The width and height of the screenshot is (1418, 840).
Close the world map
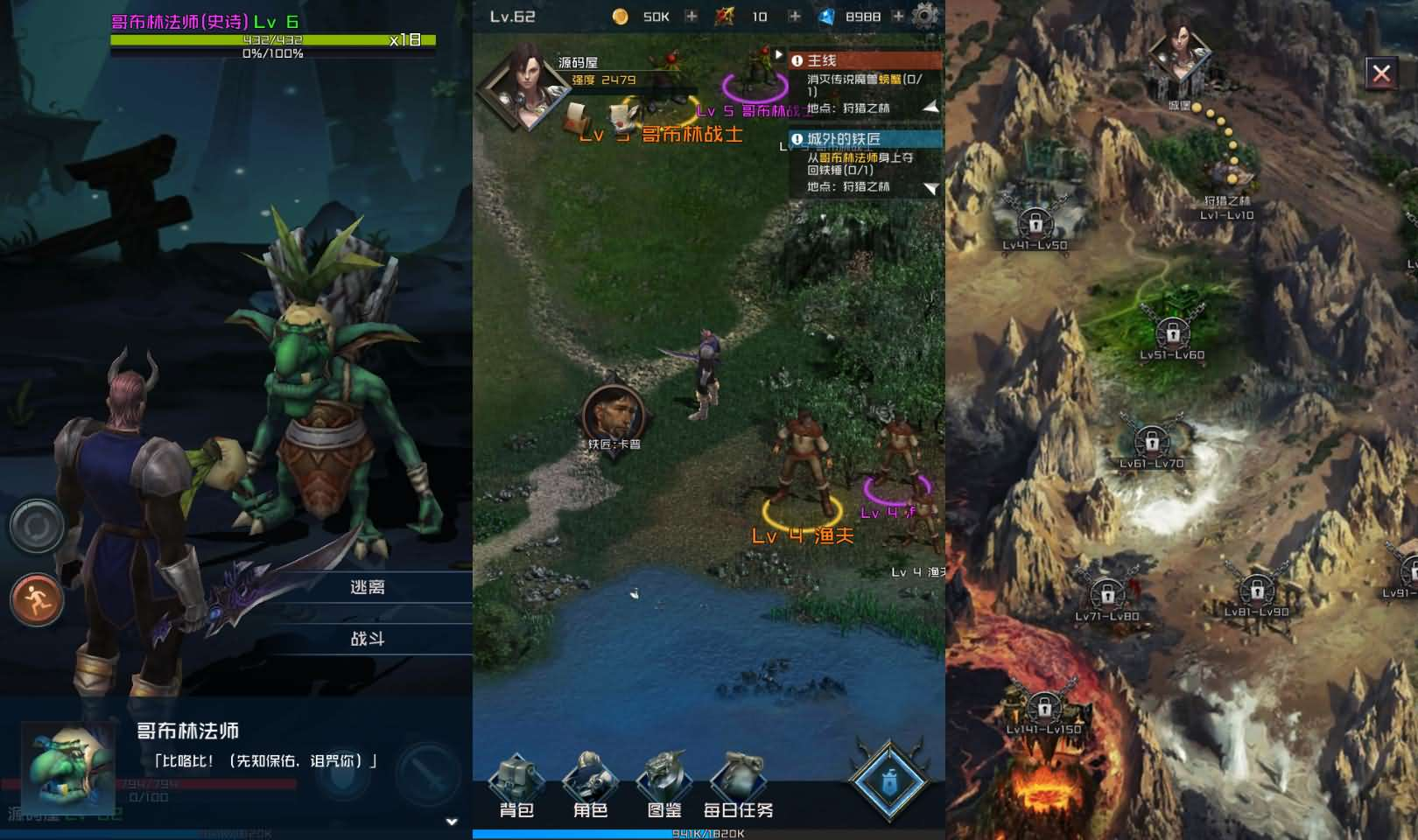tap(1381, 73)
